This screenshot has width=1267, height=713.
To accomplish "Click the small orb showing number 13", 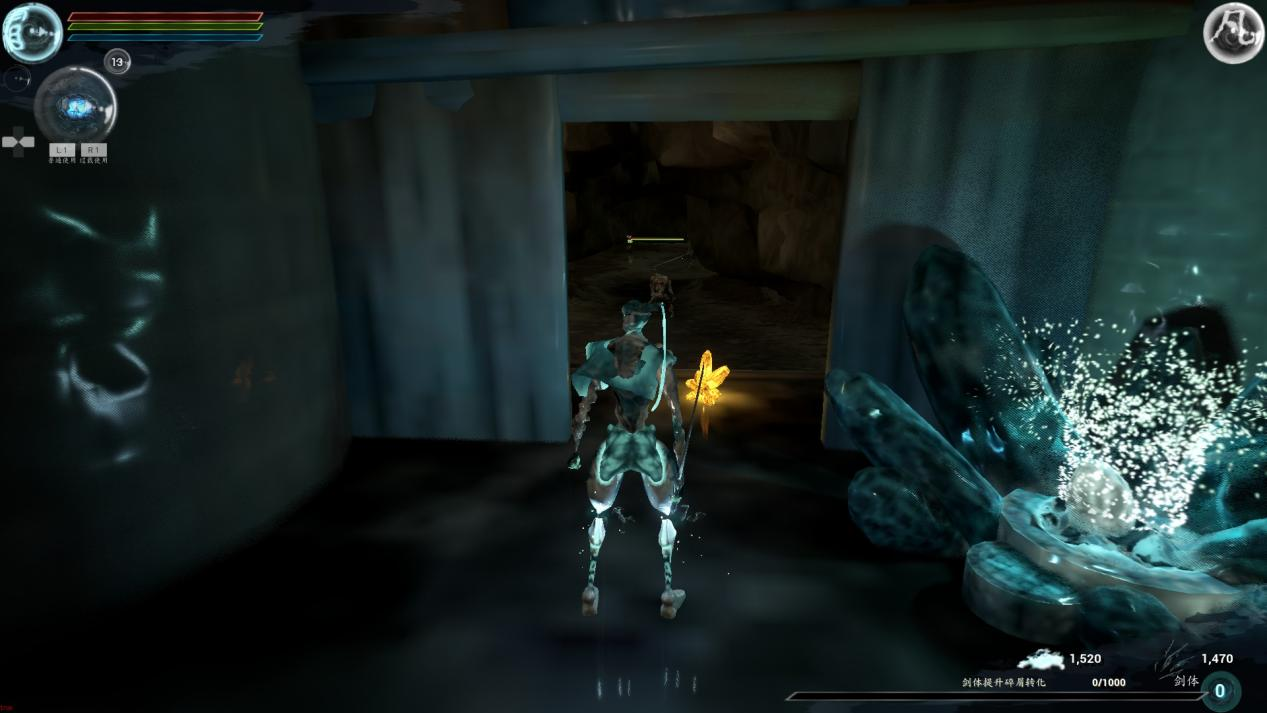I will click(x=118, y=62).
